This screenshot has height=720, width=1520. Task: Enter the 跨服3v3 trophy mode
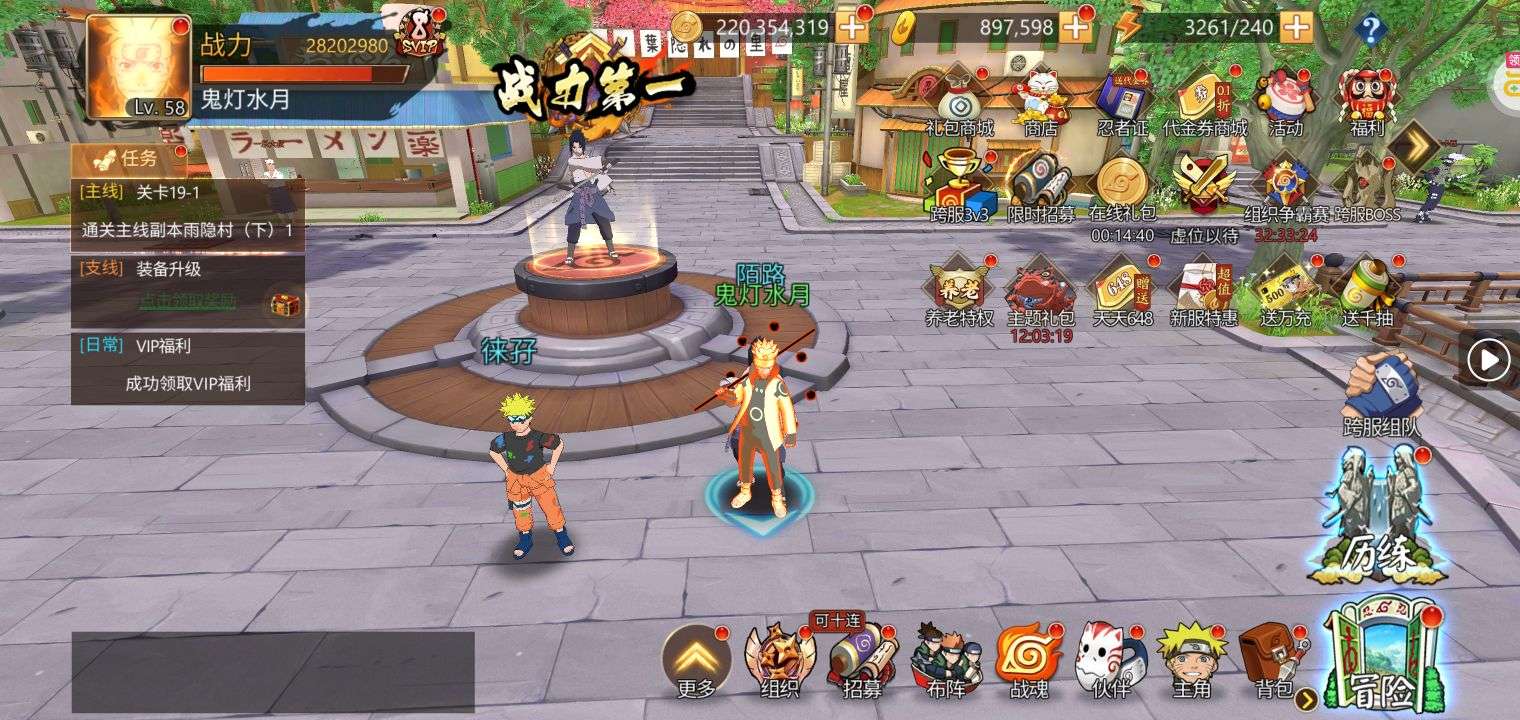(959, 186)
